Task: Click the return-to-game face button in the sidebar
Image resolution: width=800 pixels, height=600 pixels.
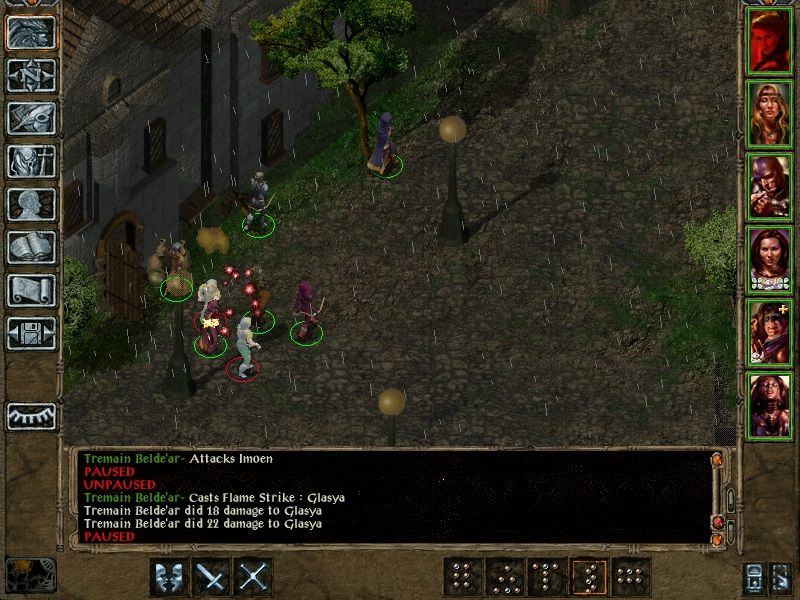Action: [32, 32]
